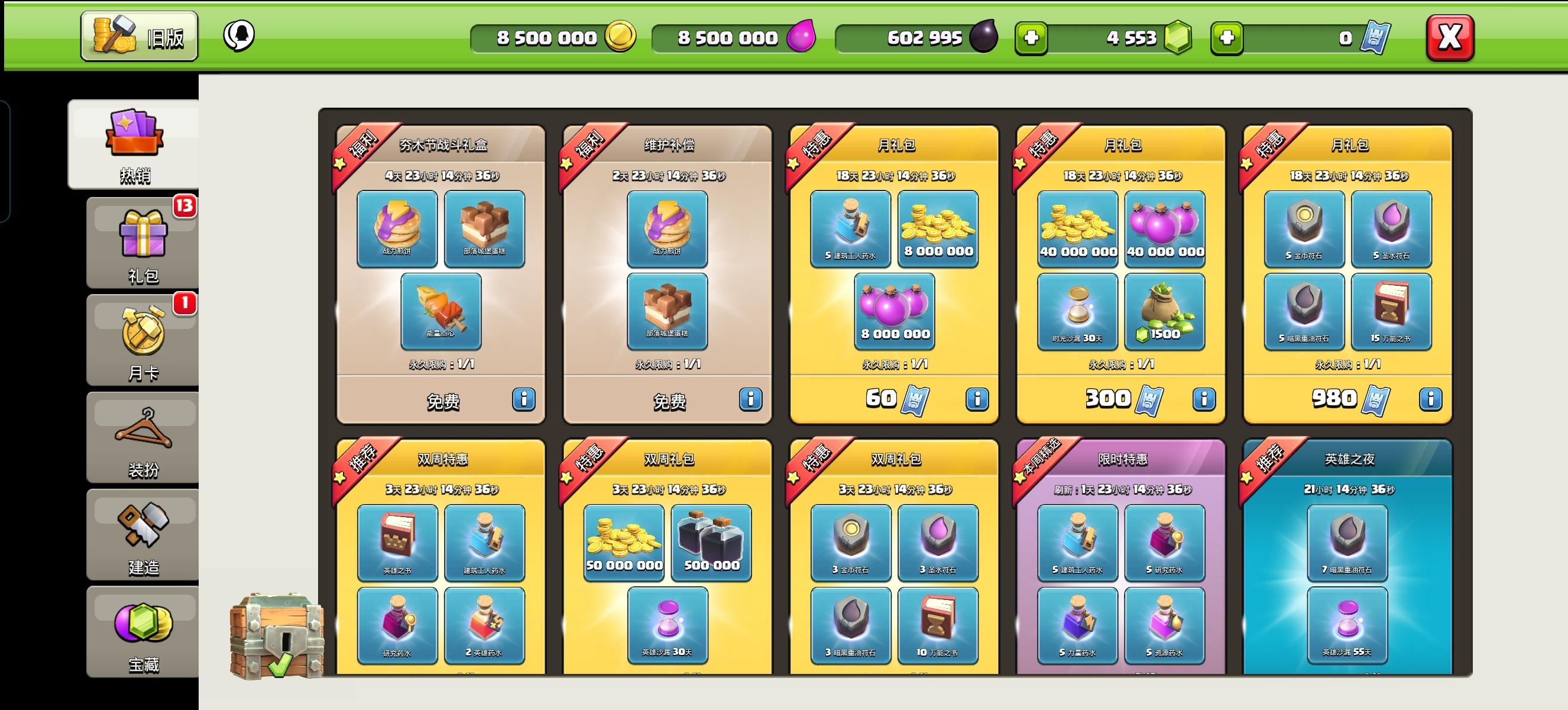Open the 礼包 gift packs section

(141, 244)
